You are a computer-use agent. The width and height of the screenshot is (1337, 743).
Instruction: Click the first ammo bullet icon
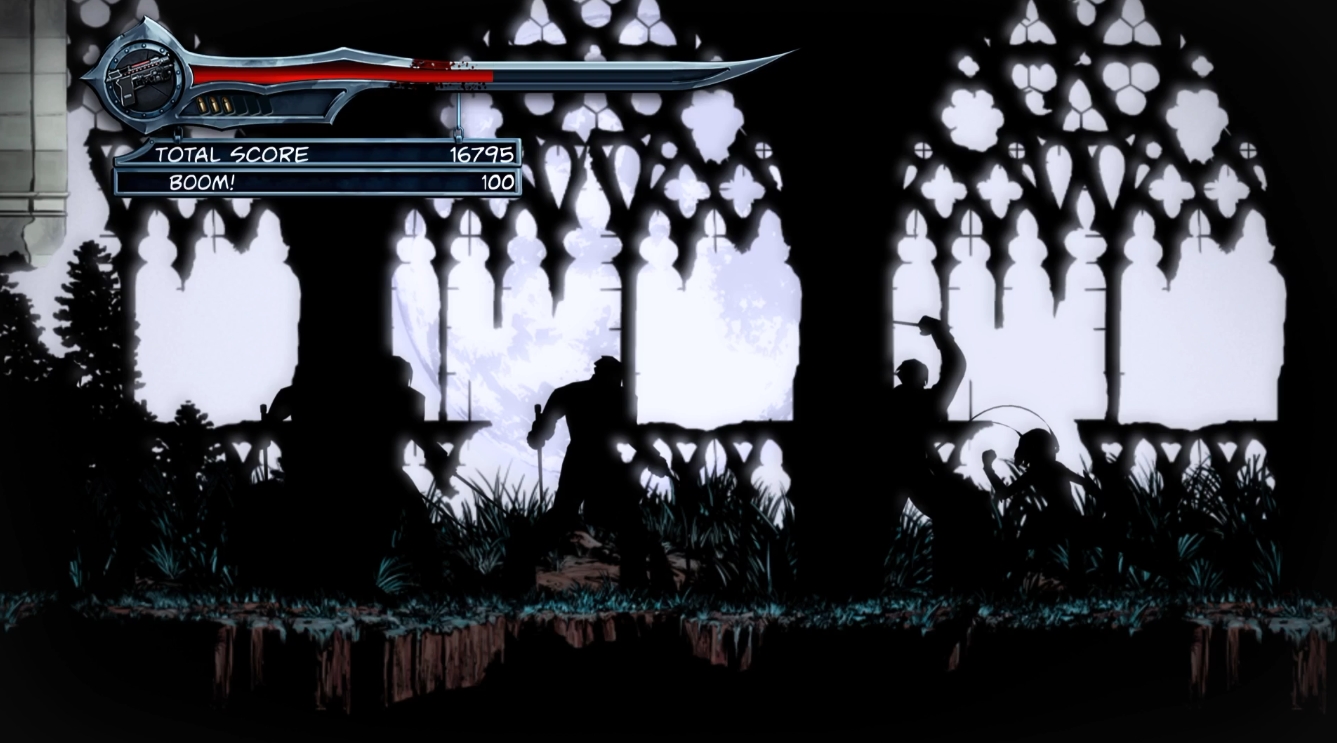point(203,104)
